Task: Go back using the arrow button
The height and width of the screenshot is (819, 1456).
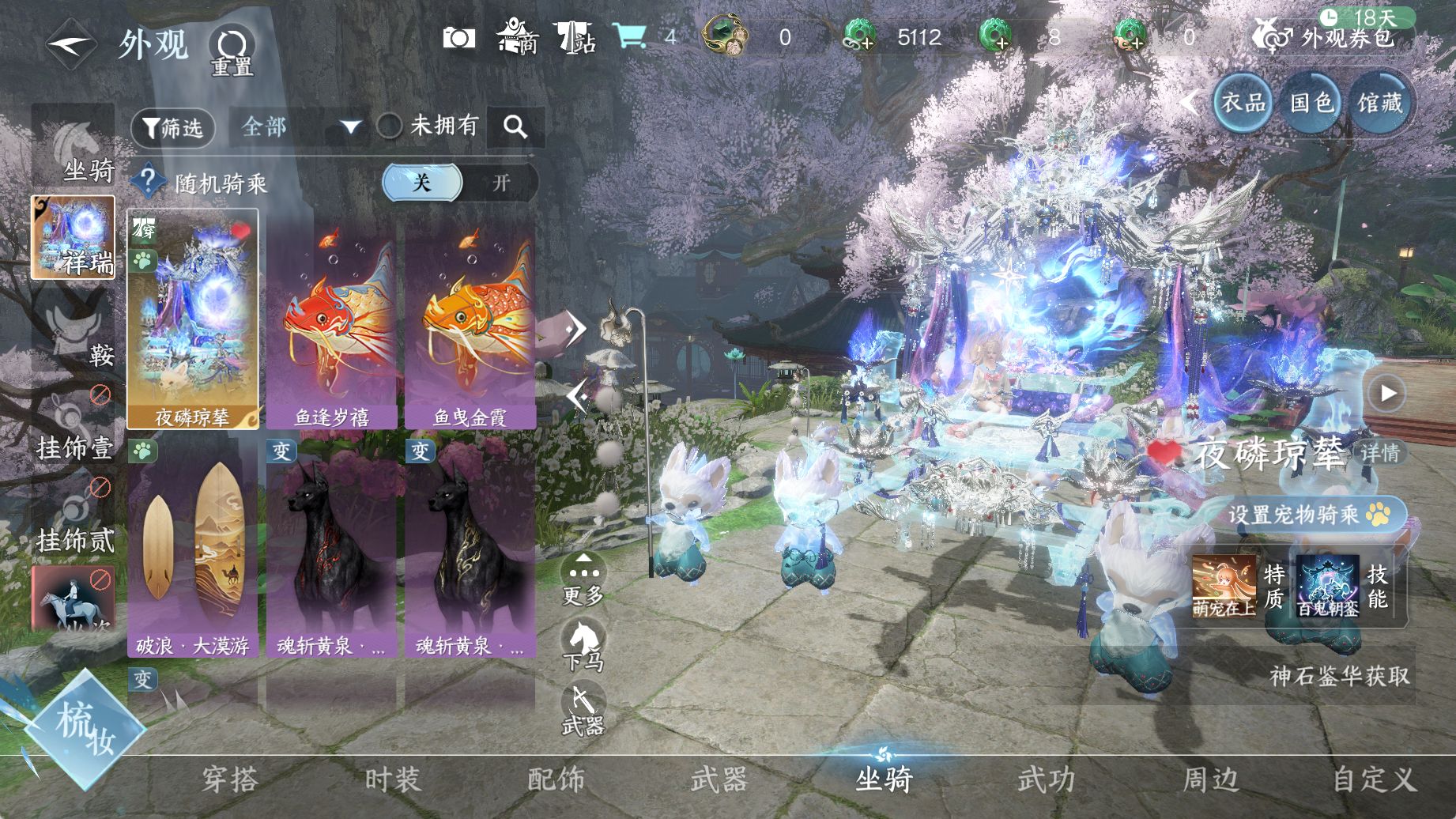Action: point(70,44)
